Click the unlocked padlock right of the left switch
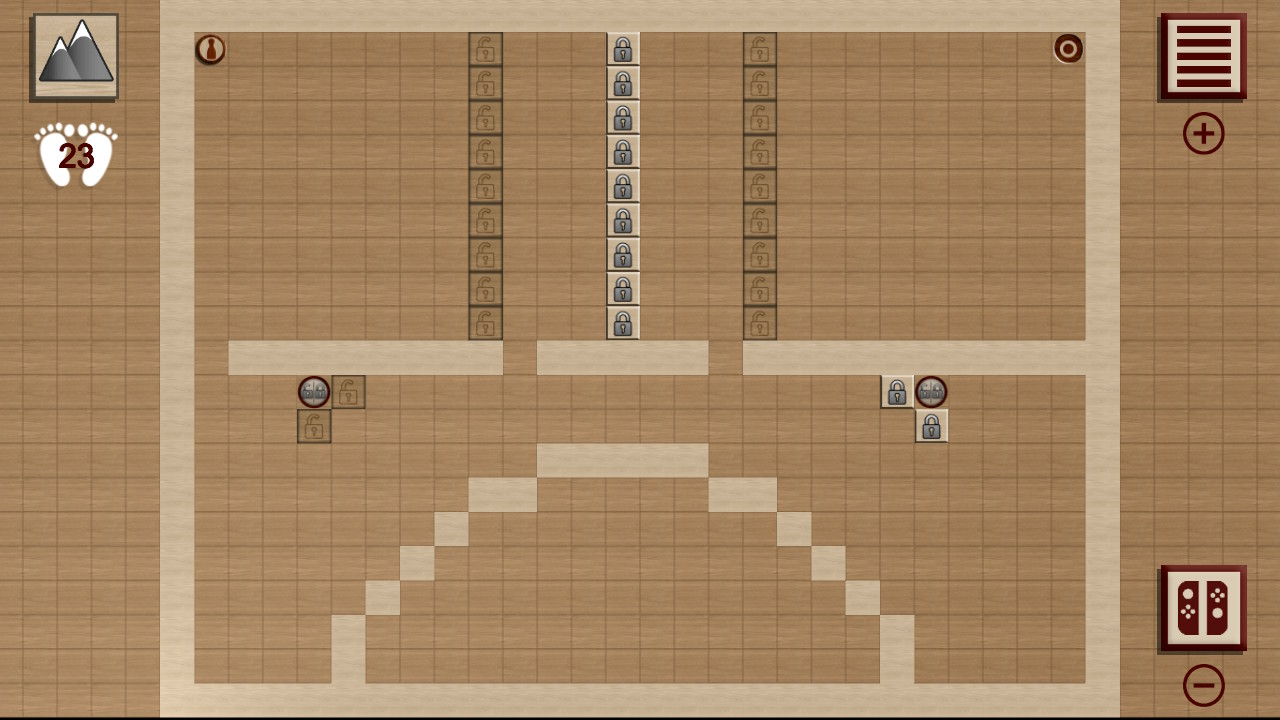The image size is (1280, 720). point(348,391)
